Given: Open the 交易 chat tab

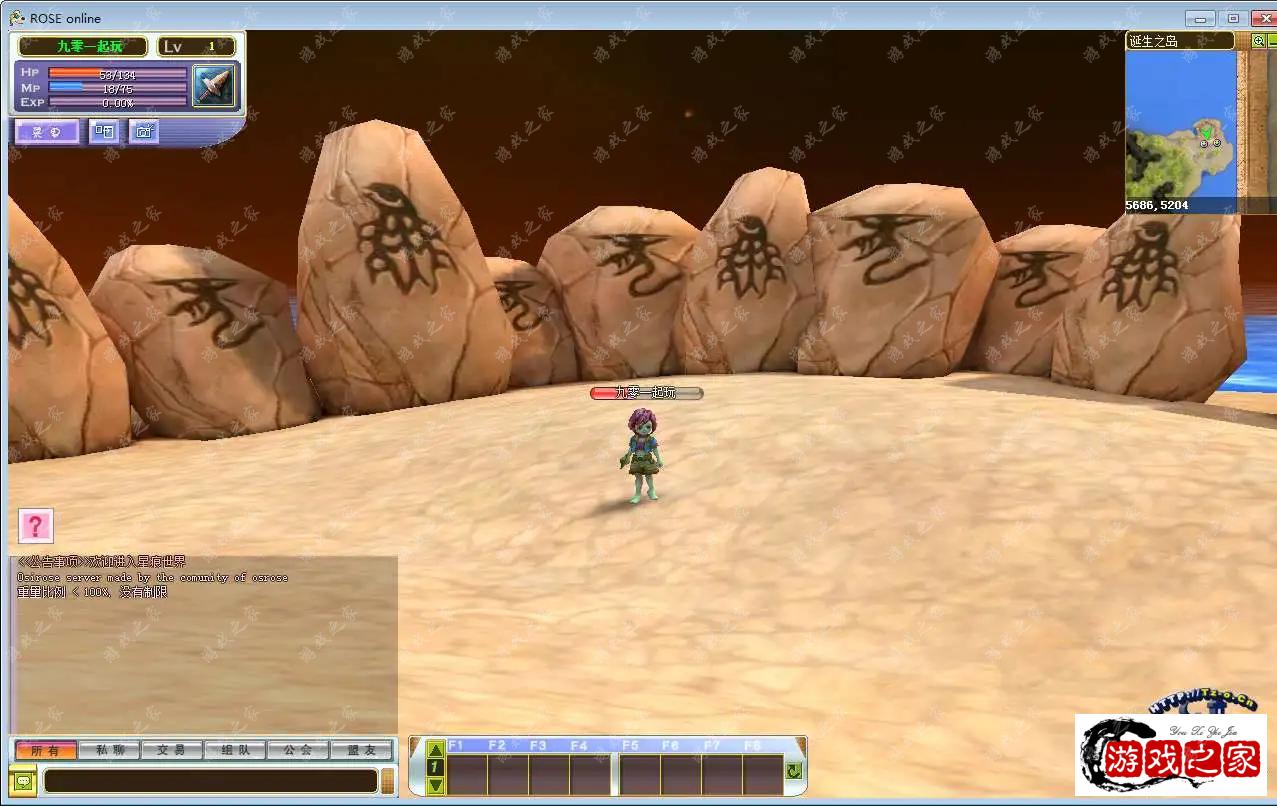Looking at the screenshot, I should (171, 750).
